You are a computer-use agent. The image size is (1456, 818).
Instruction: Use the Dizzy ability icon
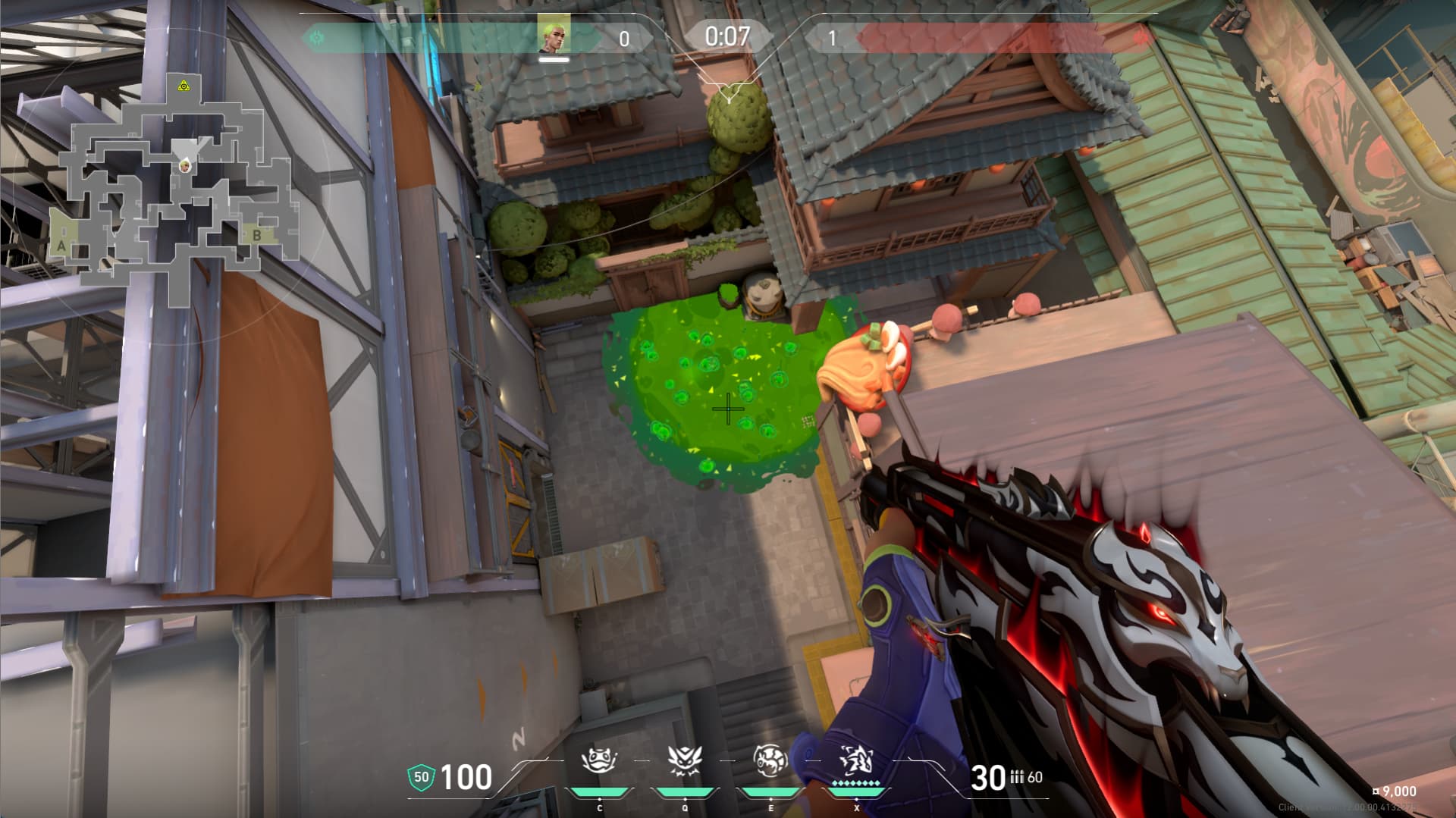point(770,759)
